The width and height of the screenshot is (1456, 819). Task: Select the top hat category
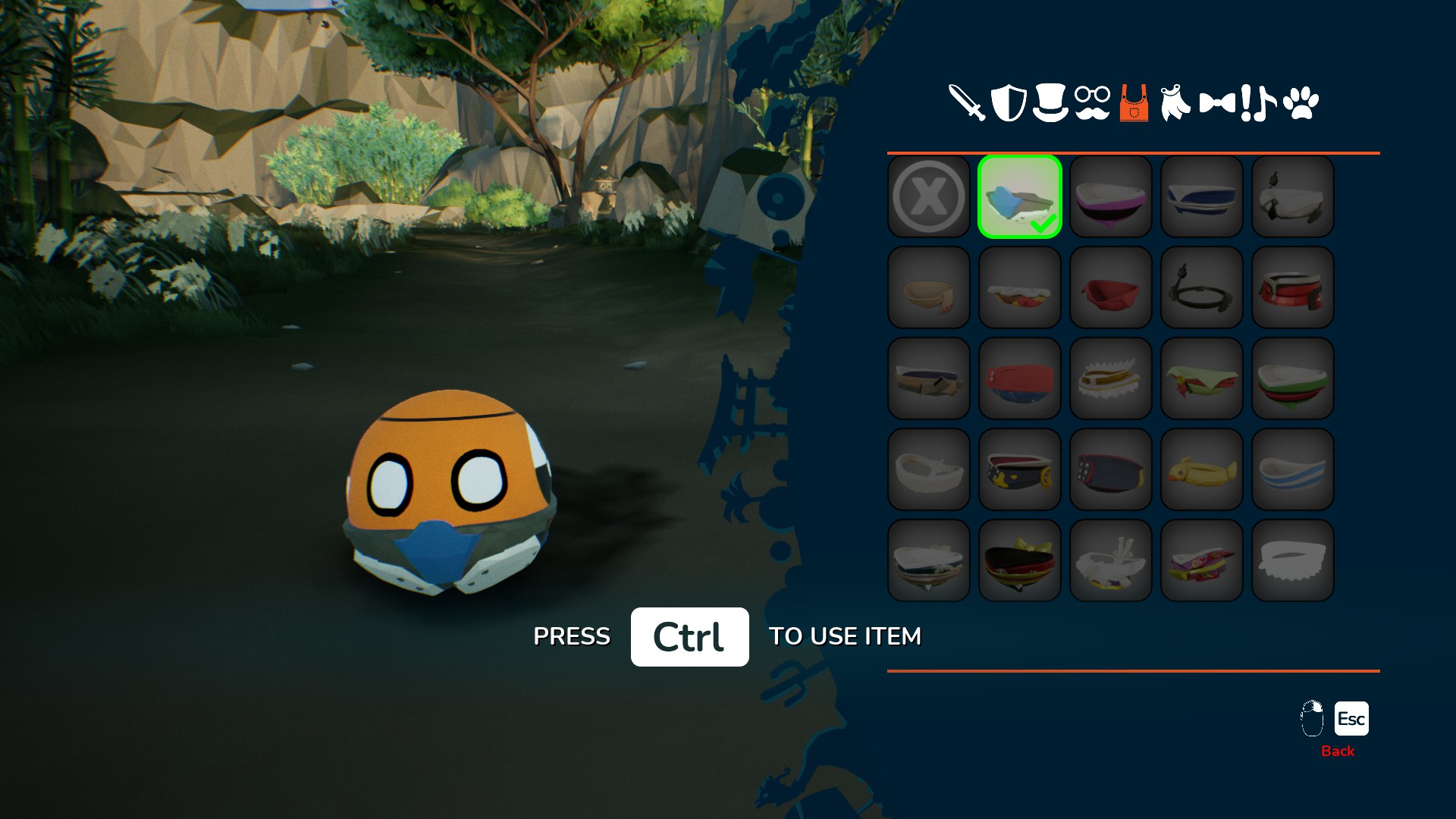[1050, 102]
